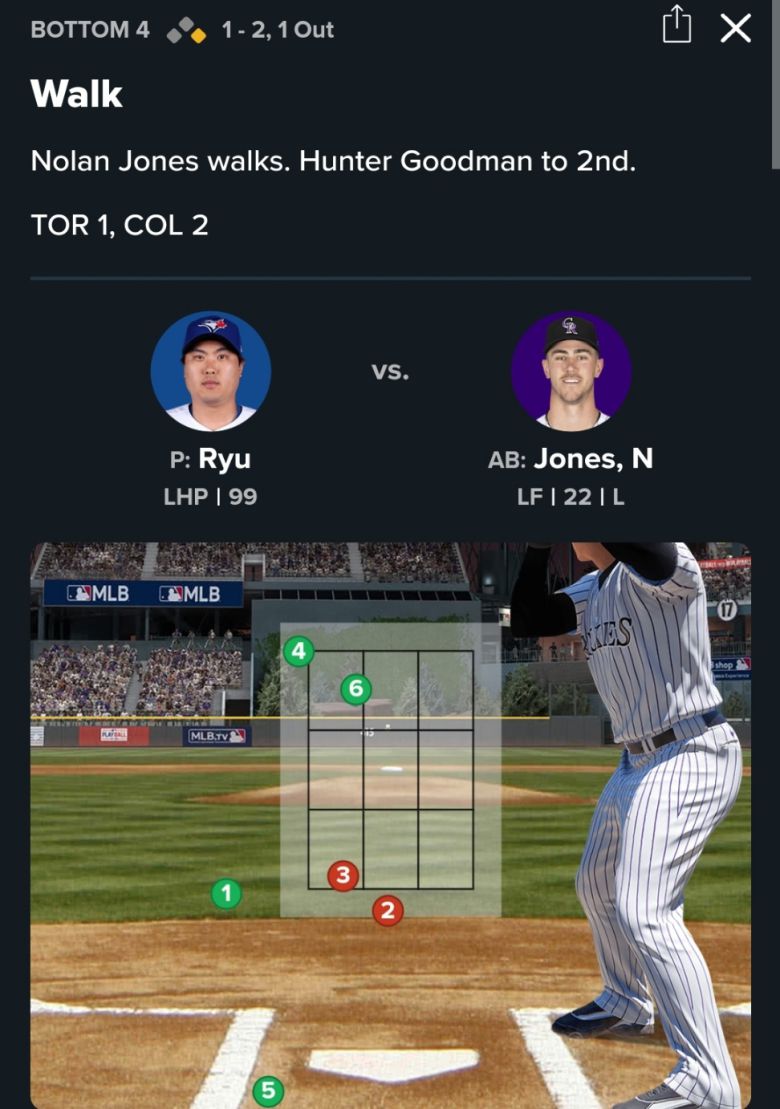Select red pitch 2 marker
Screen dimensions: 780x1109
388,910
